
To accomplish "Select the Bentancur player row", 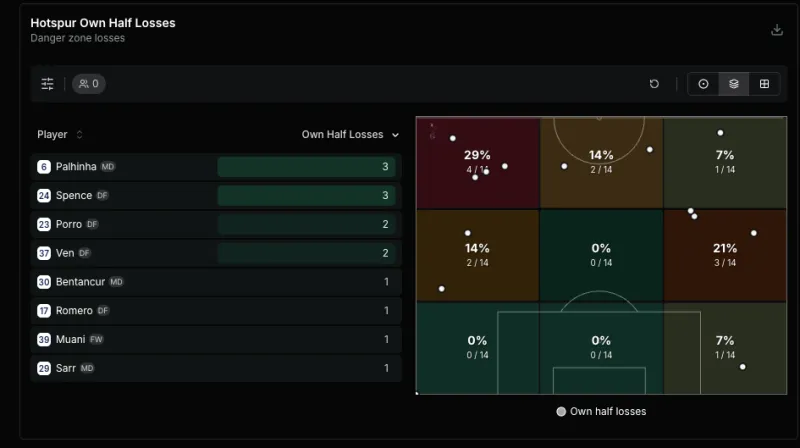I will [x=215, y=282].
